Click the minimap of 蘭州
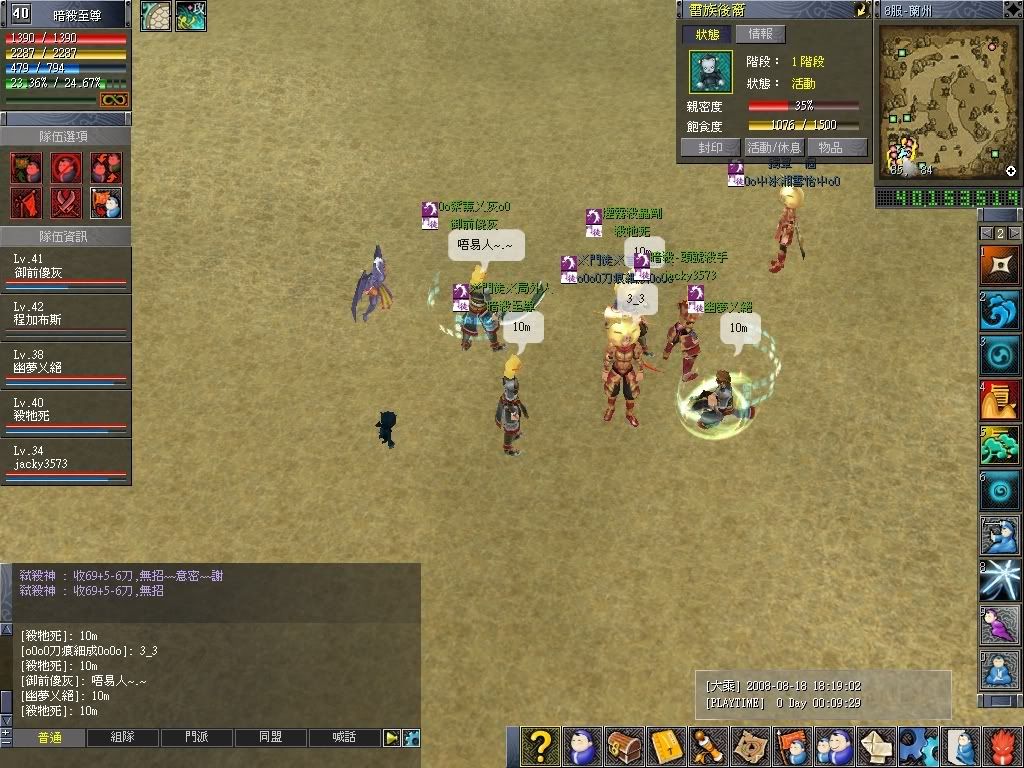The height and width of the screenshot is (768, 1024). pyautogui.click(x=947, y=102)
